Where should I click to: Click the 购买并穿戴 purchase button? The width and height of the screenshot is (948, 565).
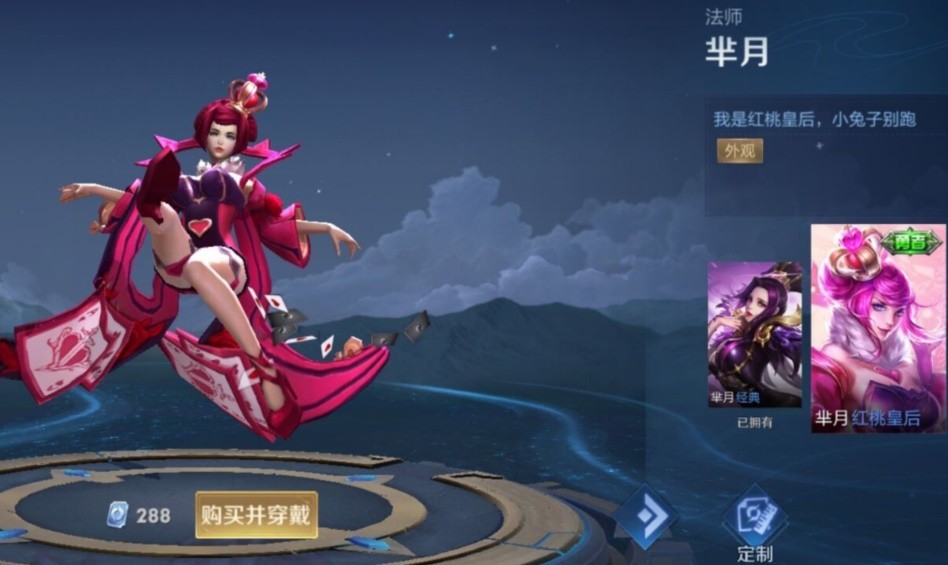pos(256,515)
